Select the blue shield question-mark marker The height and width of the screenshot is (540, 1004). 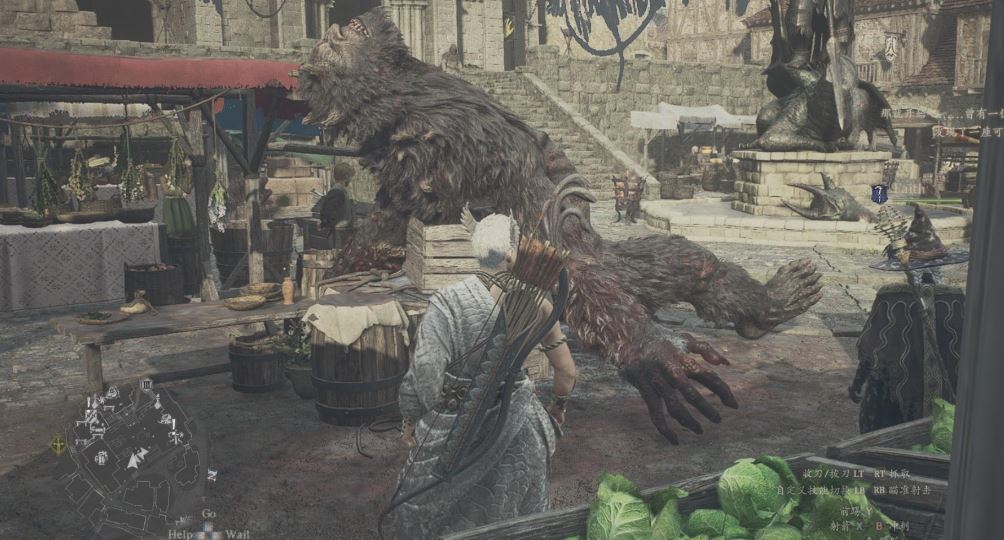[x=879, y=194]
